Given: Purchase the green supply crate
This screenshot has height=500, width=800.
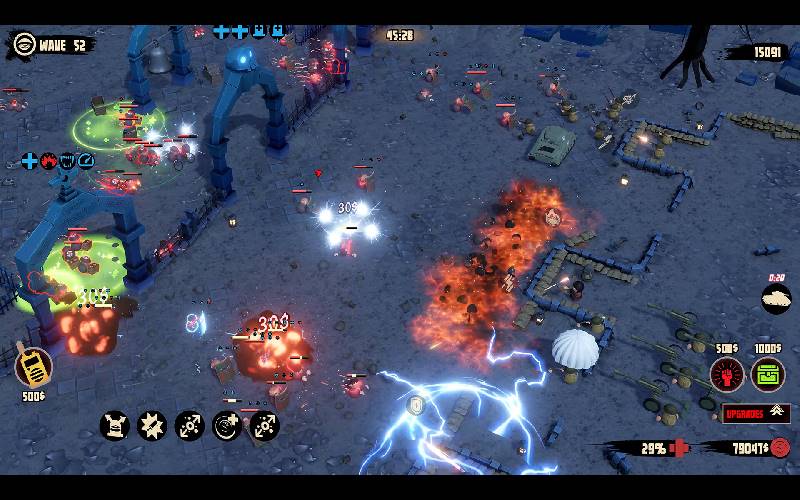Looking at the screenshot, I should click(768, 375).
